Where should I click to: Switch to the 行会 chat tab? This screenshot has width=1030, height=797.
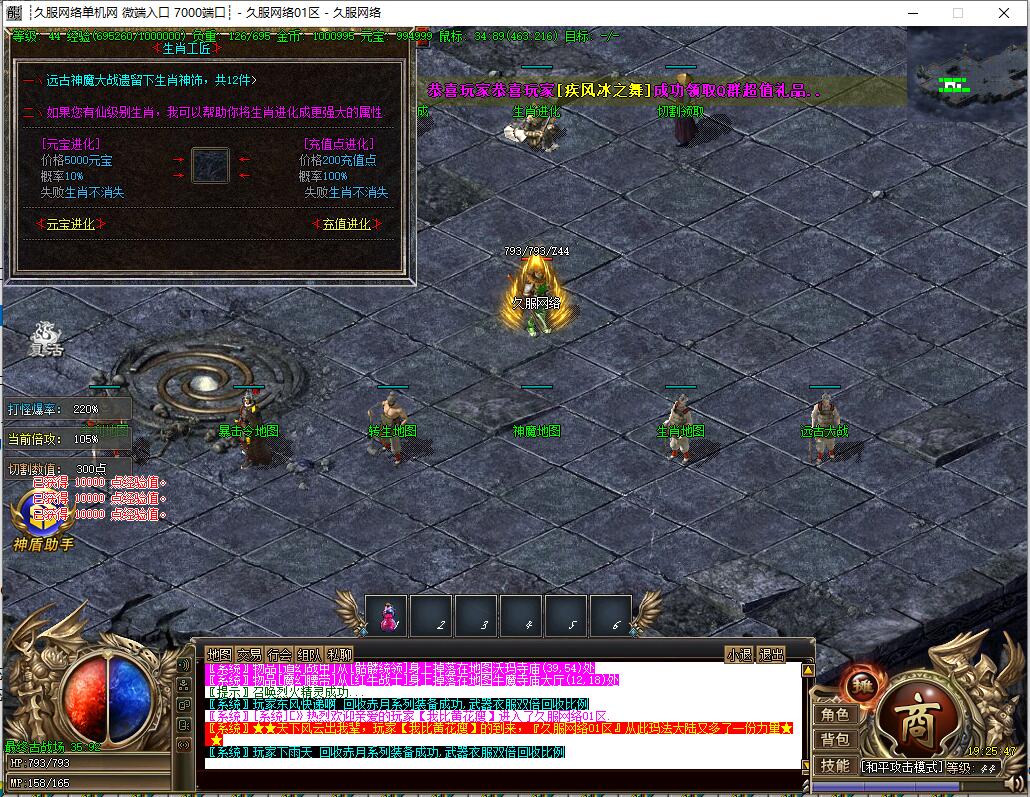coord(279,655)
